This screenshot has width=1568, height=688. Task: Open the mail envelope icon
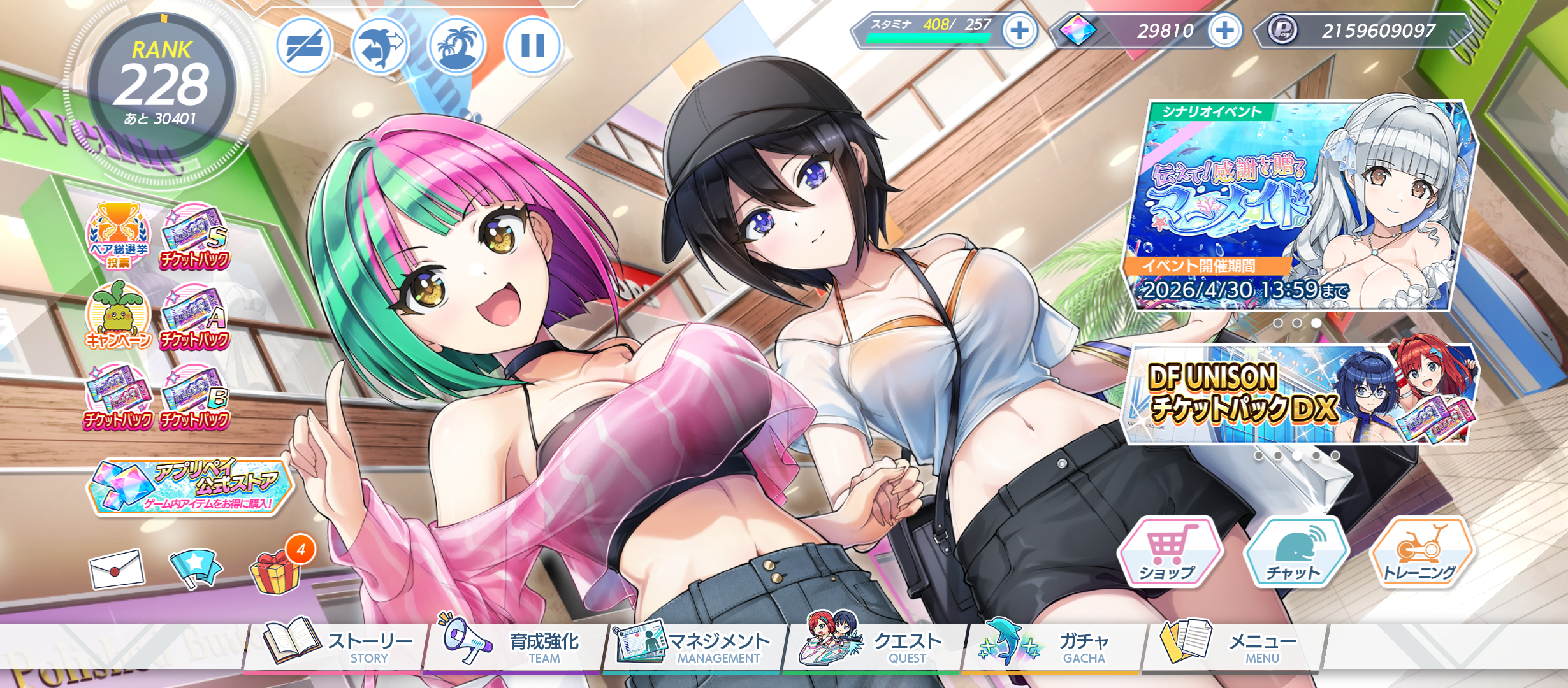tap(117, 568)
